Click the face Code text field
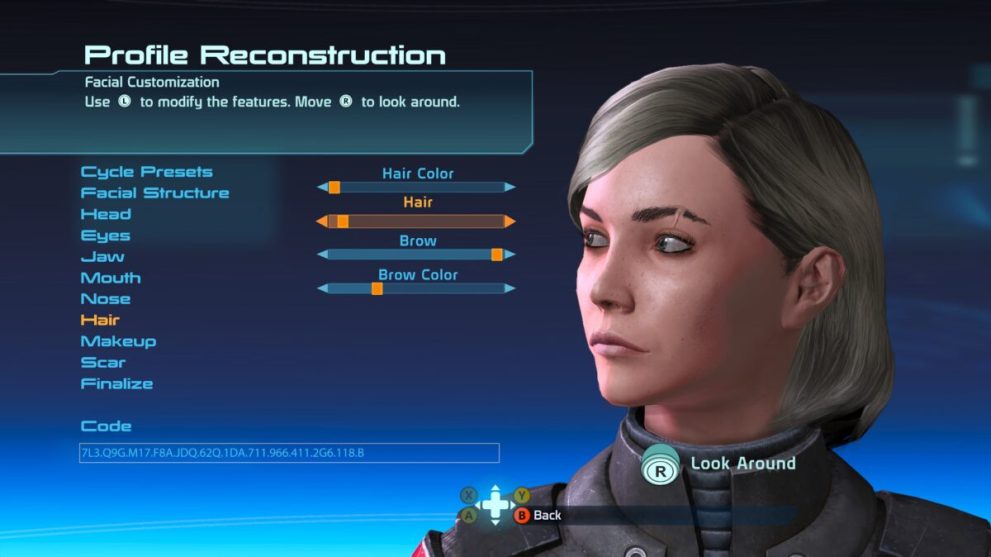 coord(288,453)
